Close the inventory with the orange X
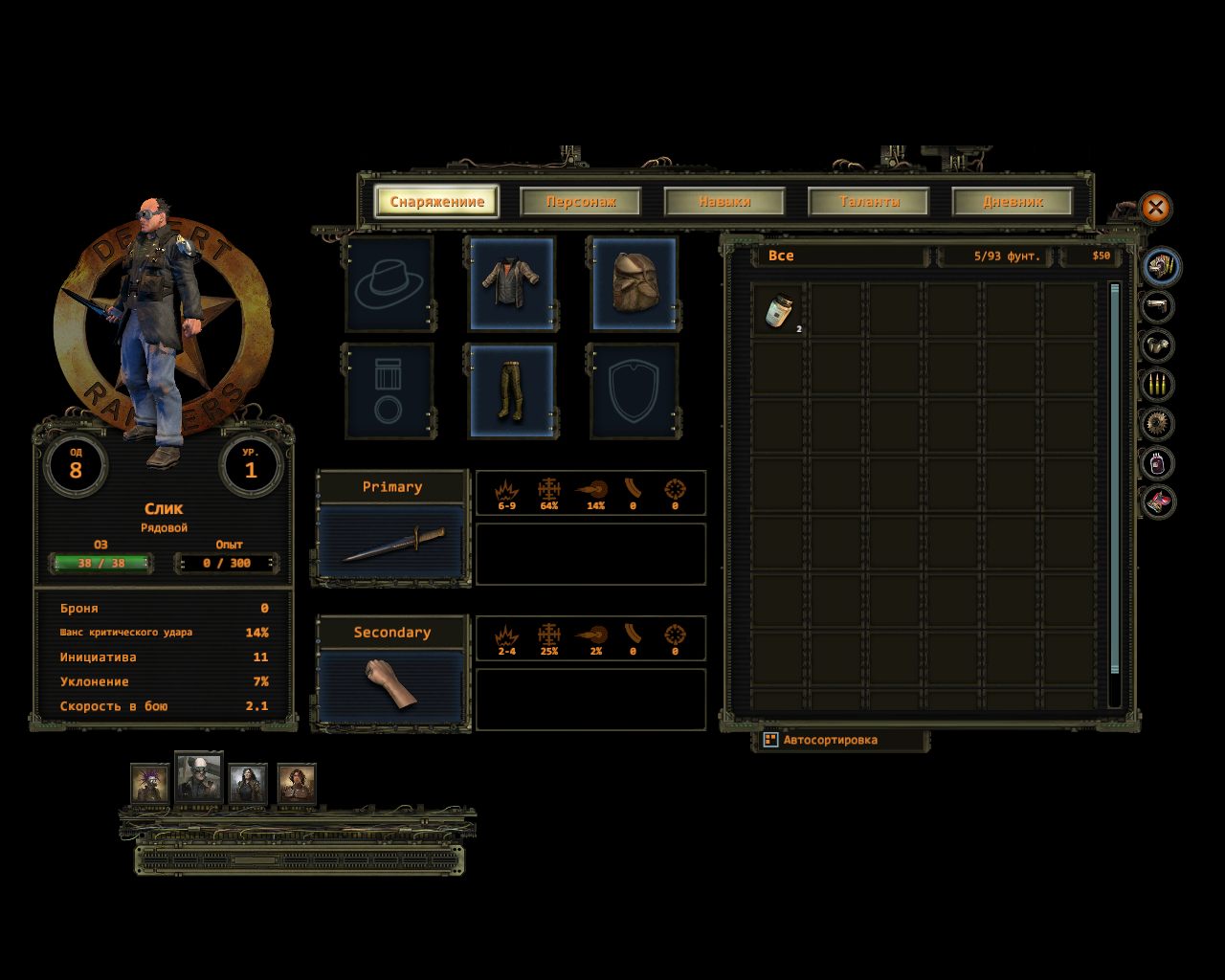The image size is (1225, 980). [1155, 208]
